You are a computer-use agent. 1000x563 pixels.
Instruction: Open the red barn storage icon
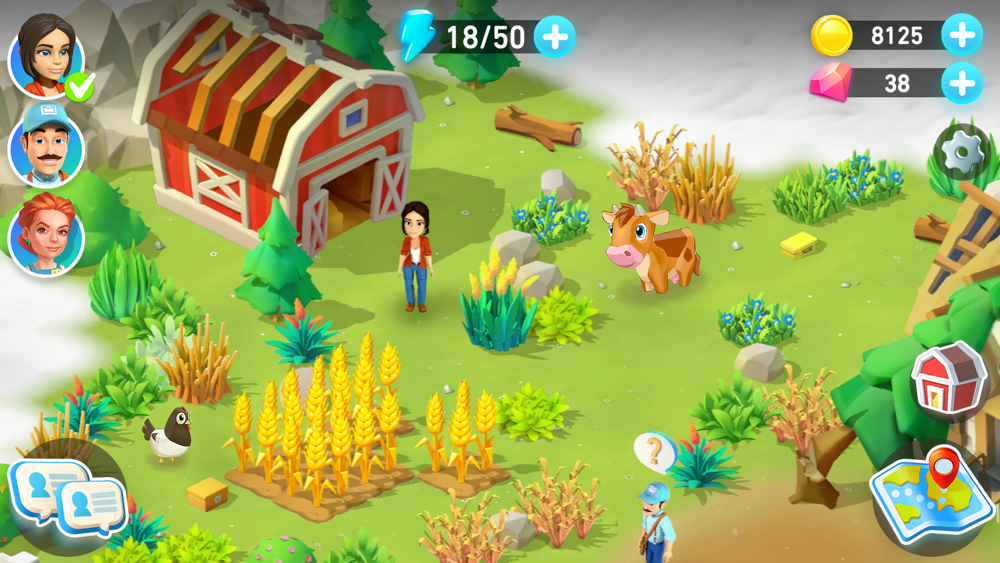pos(948,378)
